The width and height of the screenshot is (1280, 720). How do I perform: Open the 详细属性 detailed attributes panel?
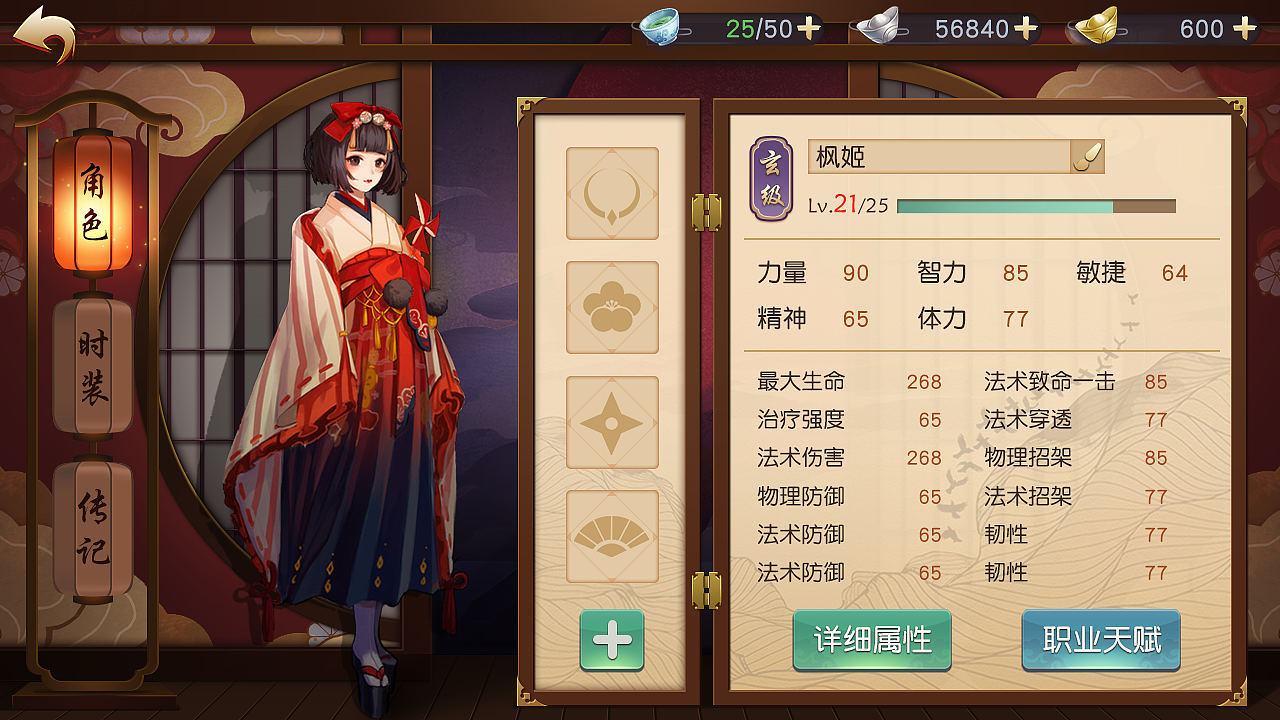coord(871,640)
